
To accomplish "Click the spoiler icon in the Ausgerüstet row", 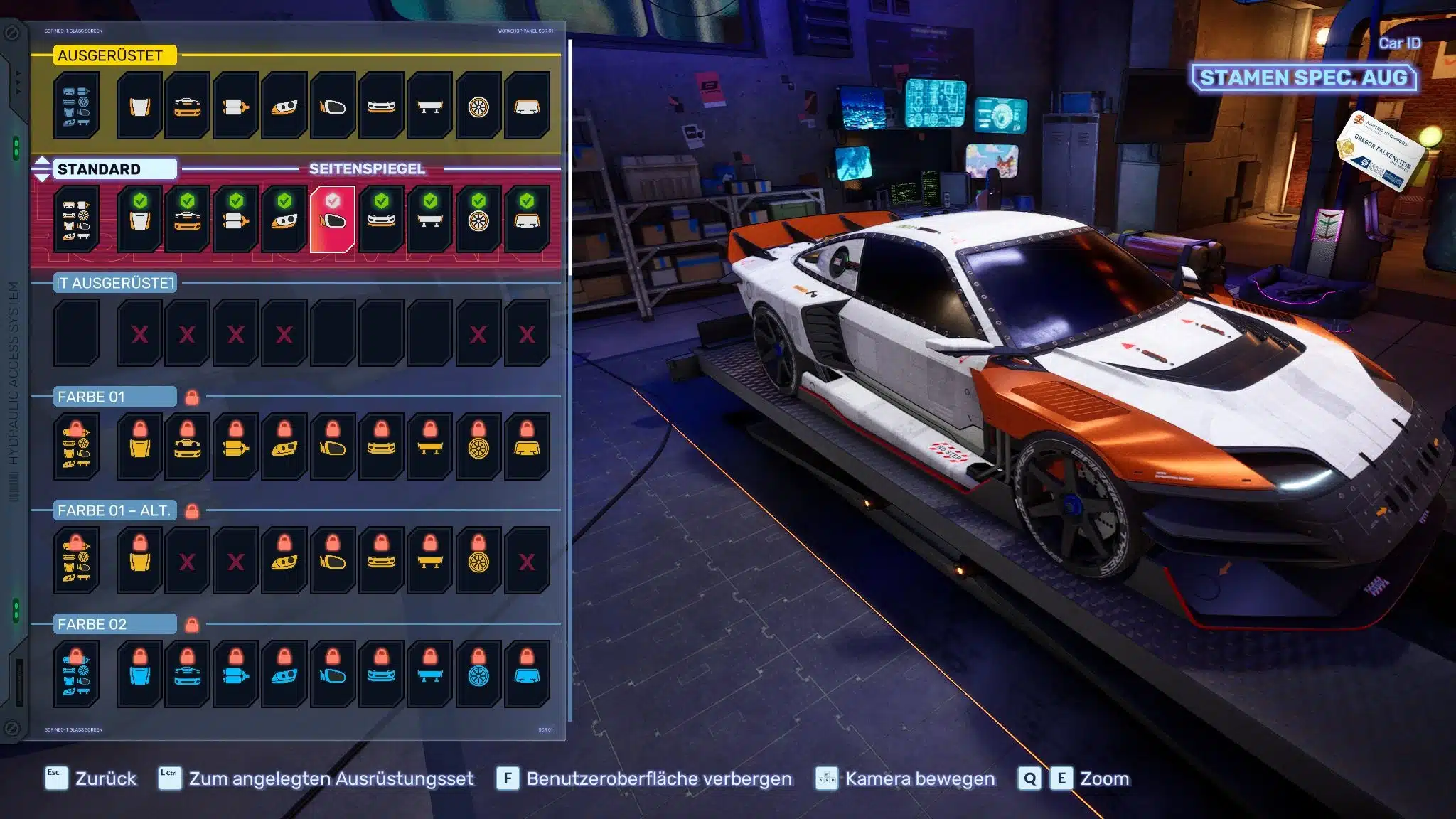I will click(430, 106).
